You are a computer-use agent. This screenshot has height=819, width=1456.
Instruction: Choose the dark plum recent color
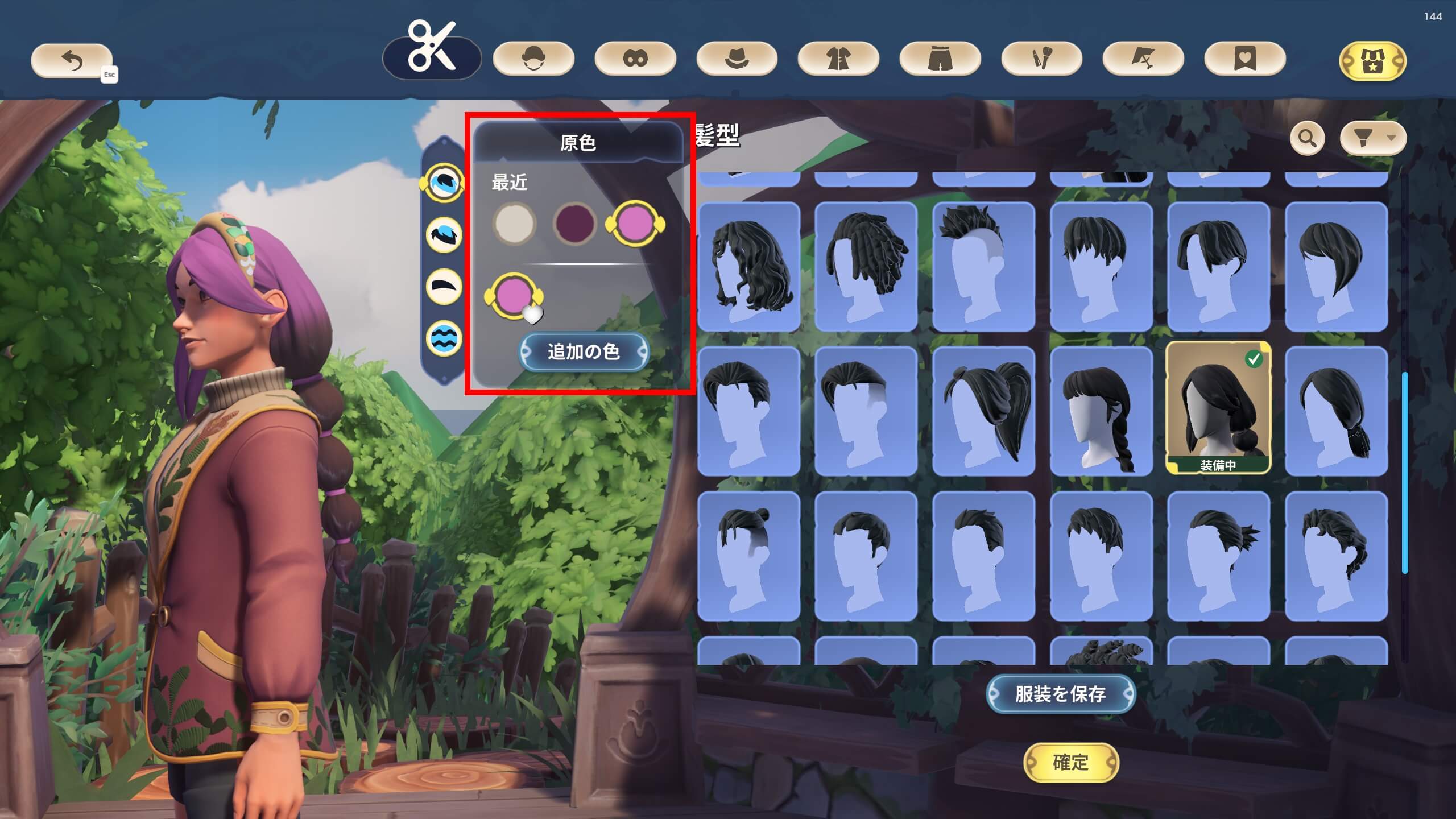(574, 223)
